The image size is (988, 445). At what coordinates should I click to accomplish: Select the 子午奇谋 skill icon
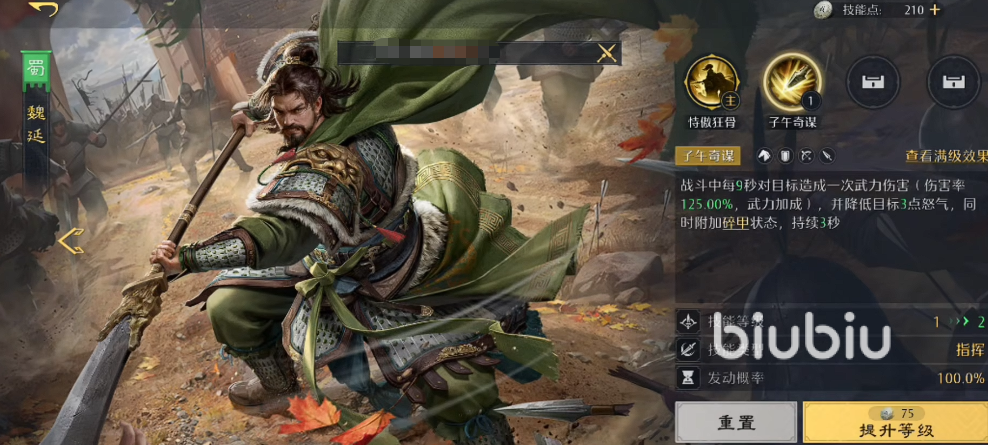[x=792, y=82]
